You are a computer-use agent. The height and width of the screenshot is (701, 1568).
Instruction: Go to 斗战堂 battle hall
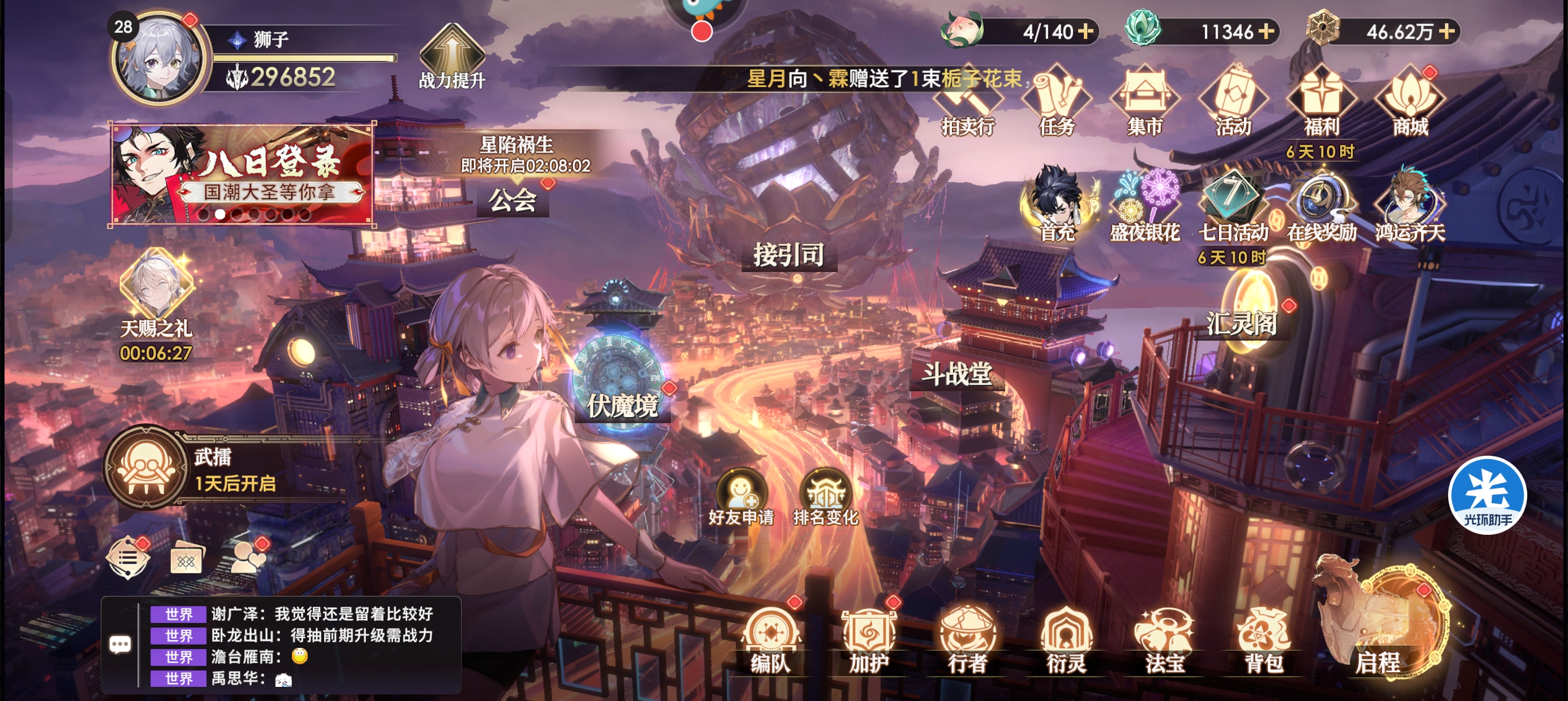coord(957,374)
